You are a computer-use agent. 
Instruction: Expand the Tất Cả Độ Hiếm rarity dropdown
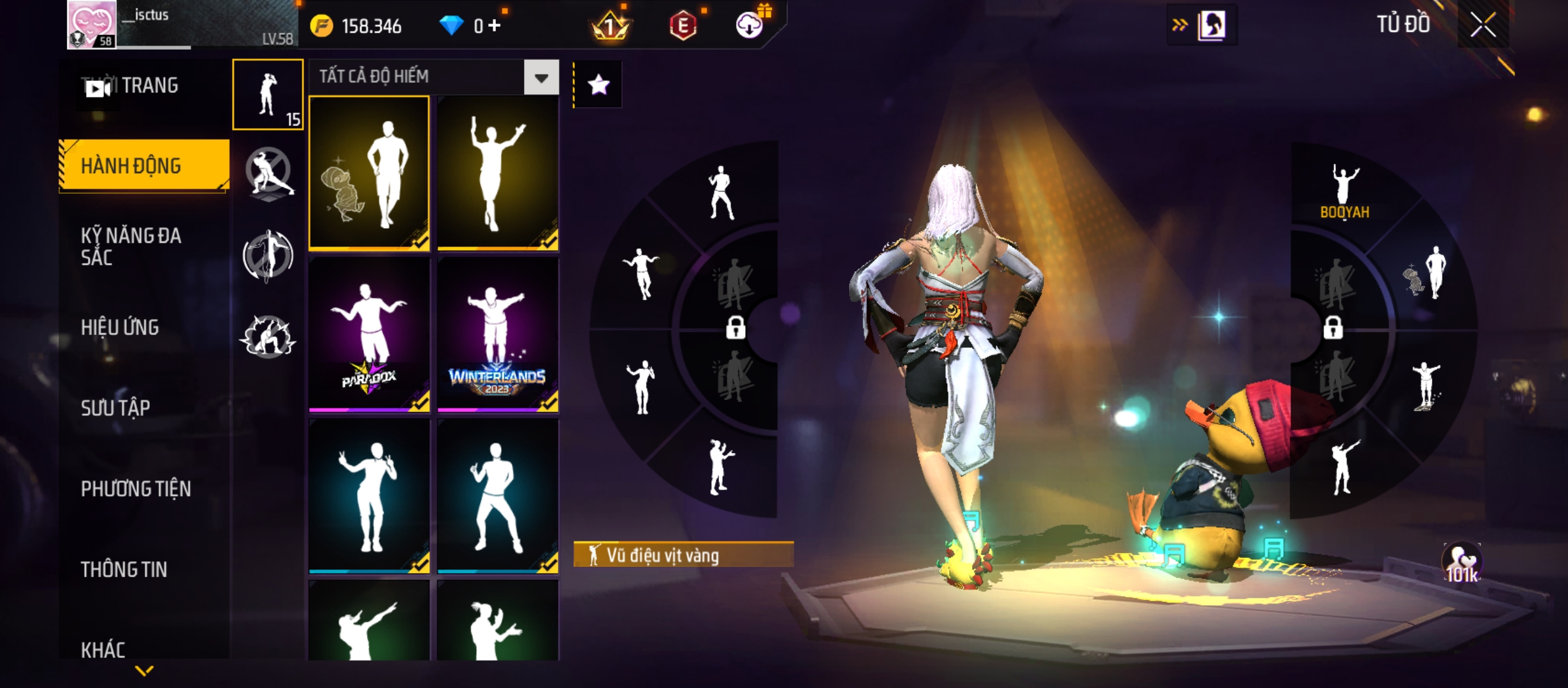coord(541,78)
